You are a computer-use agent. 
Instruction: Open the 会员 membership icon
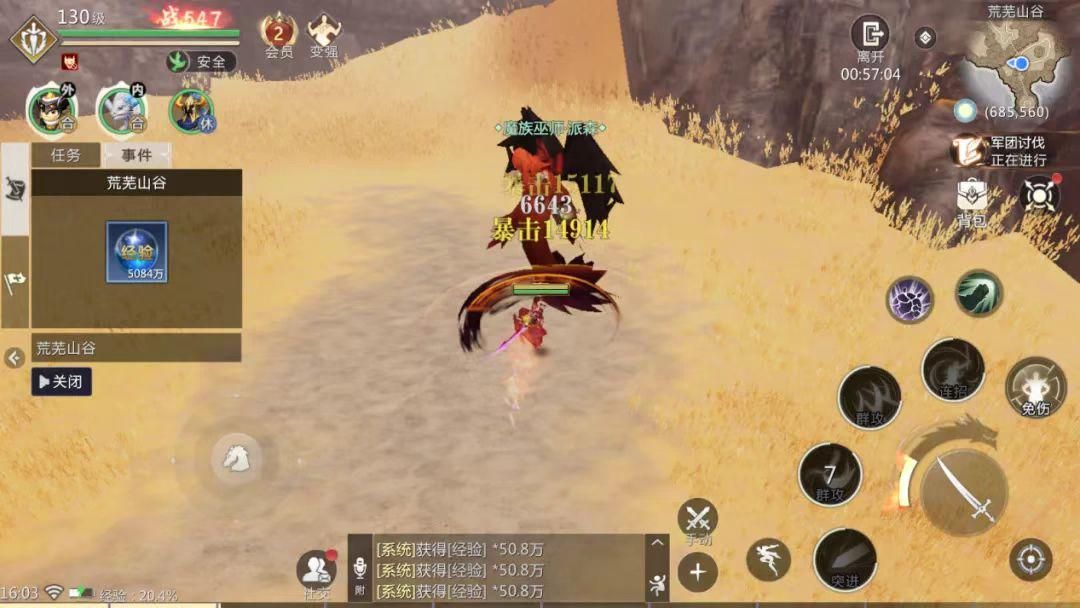click(278, 33)
